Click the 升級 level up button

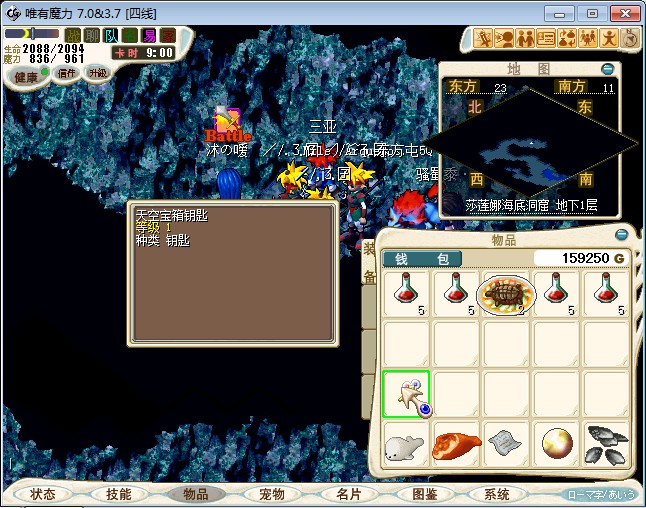click(x=98, y=73)
